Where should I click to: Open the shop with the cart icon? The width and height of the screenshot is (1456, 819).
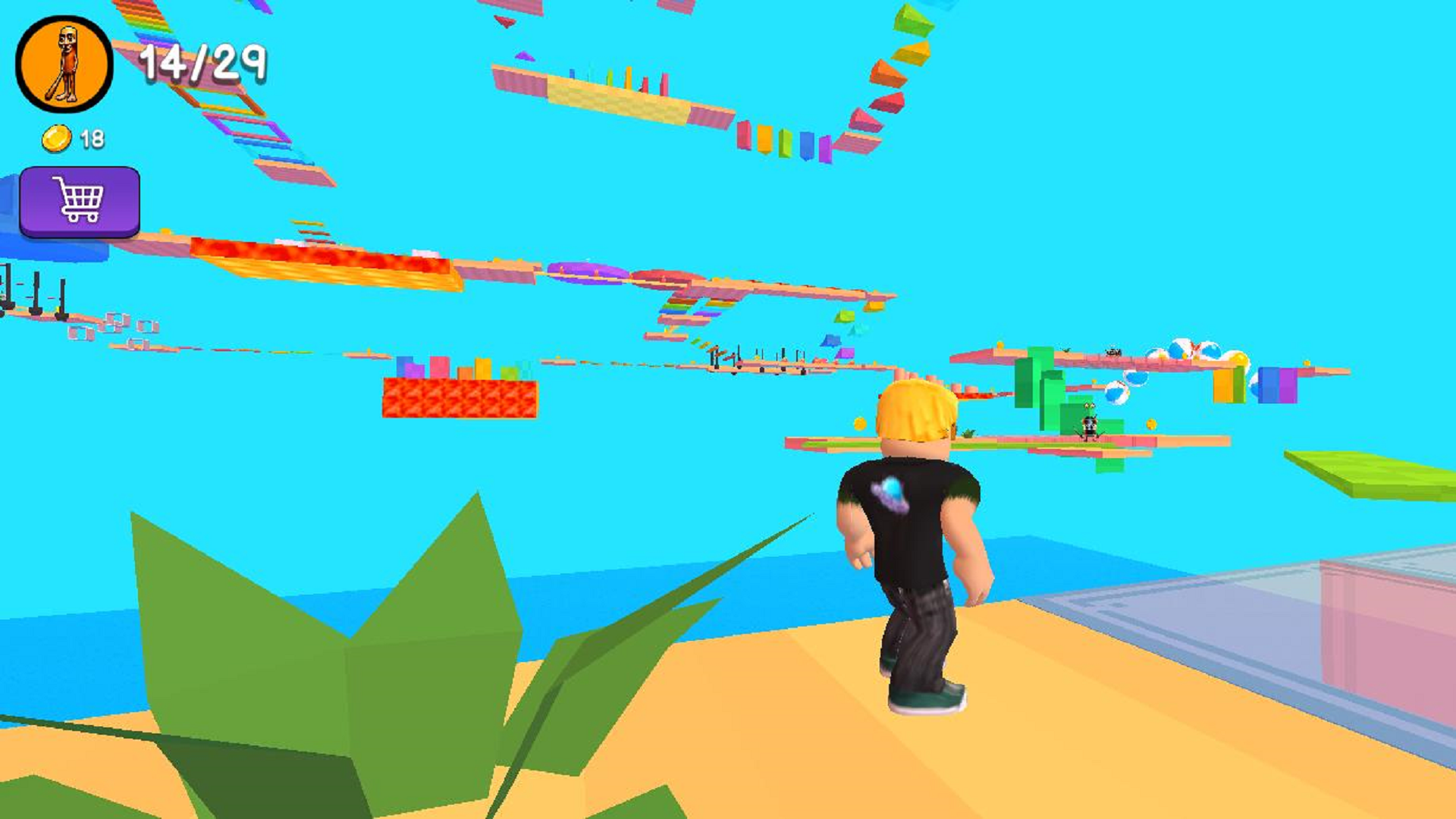pos(80,199)
